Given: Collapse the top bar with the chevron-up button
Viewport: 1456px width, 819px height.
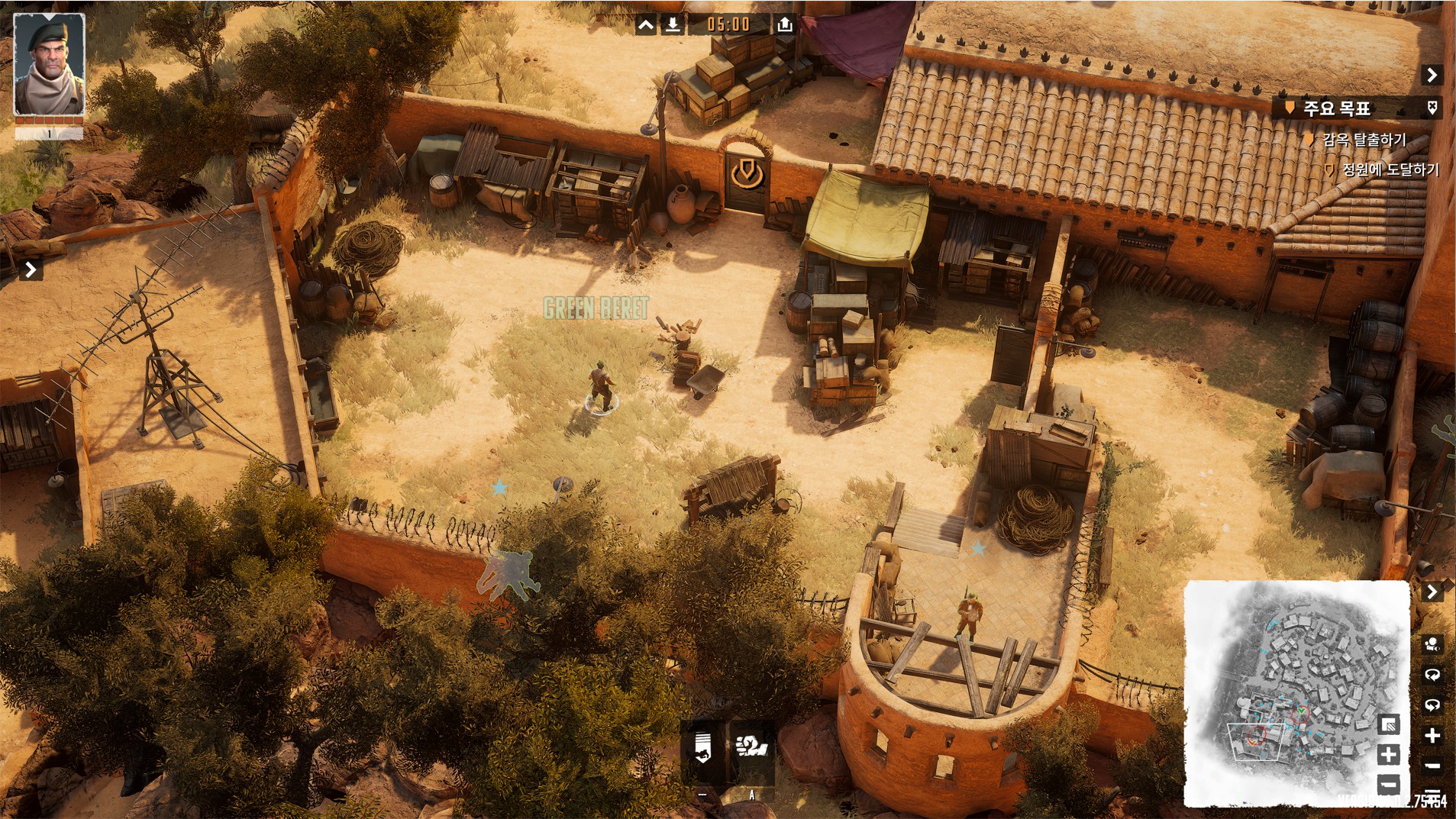Looking at the screenshot, I should 645,25.
